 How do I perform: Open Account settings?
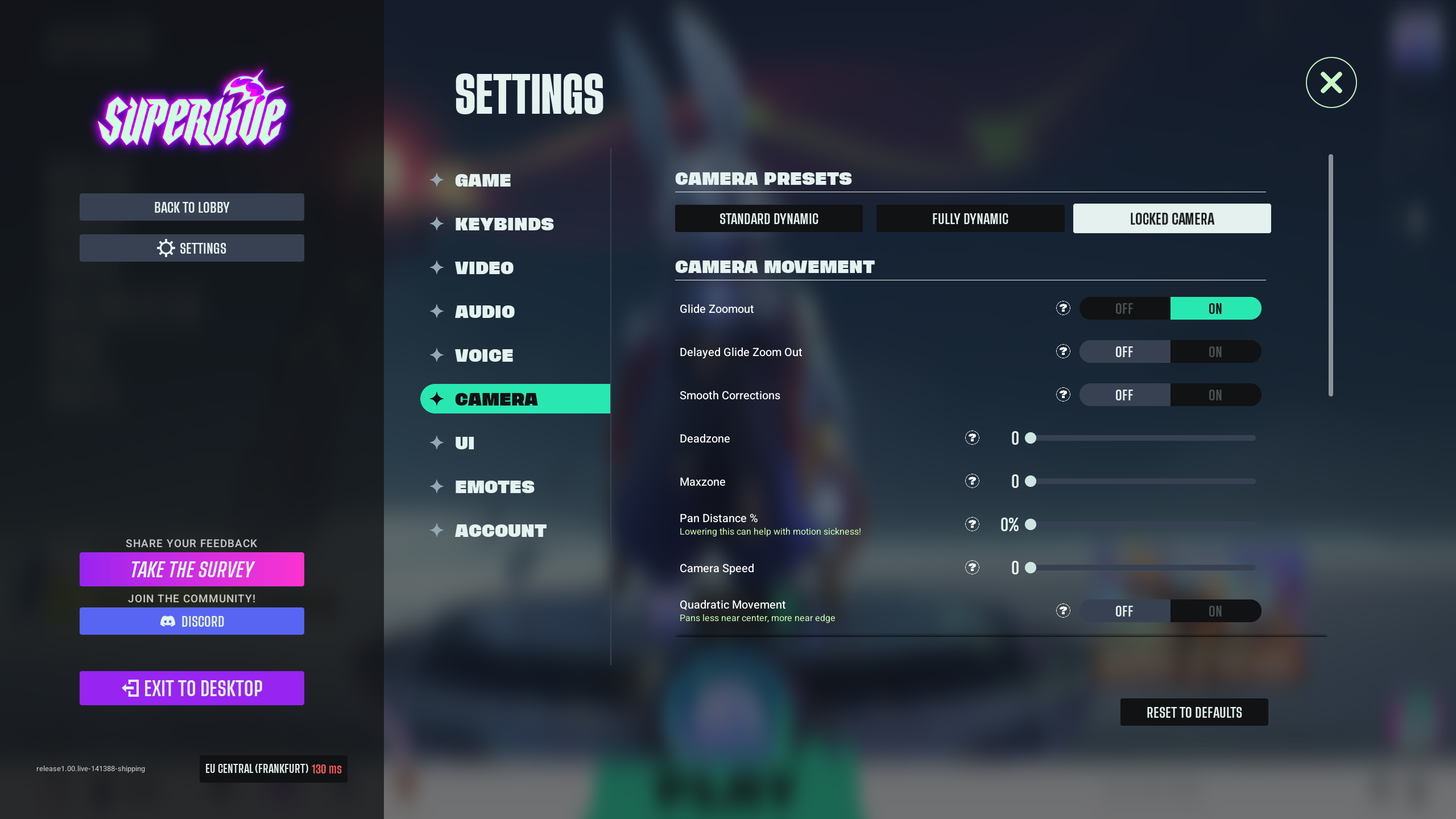coord(500,531)
